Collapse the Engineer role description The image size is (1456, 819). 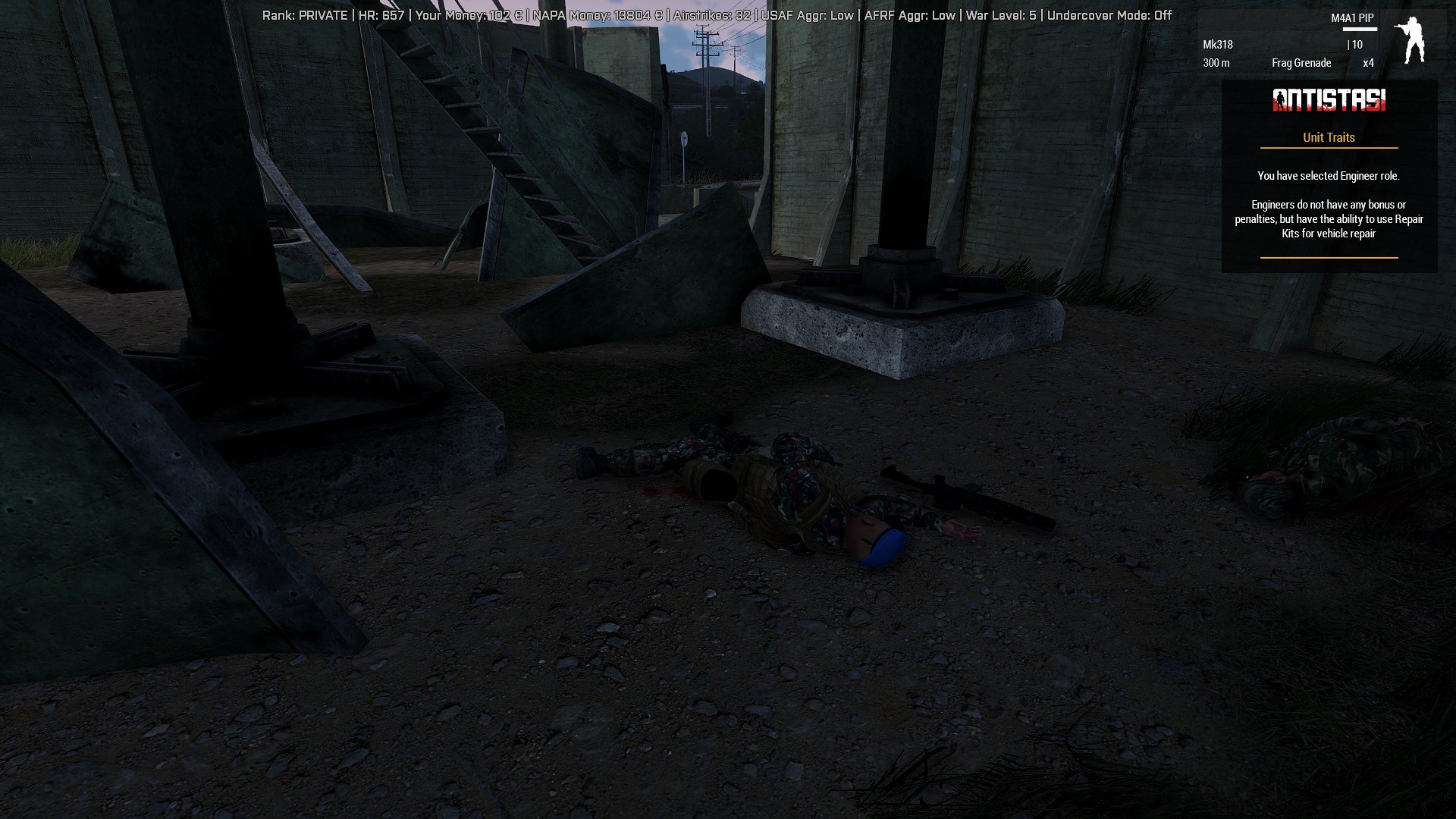[1328, 218]
